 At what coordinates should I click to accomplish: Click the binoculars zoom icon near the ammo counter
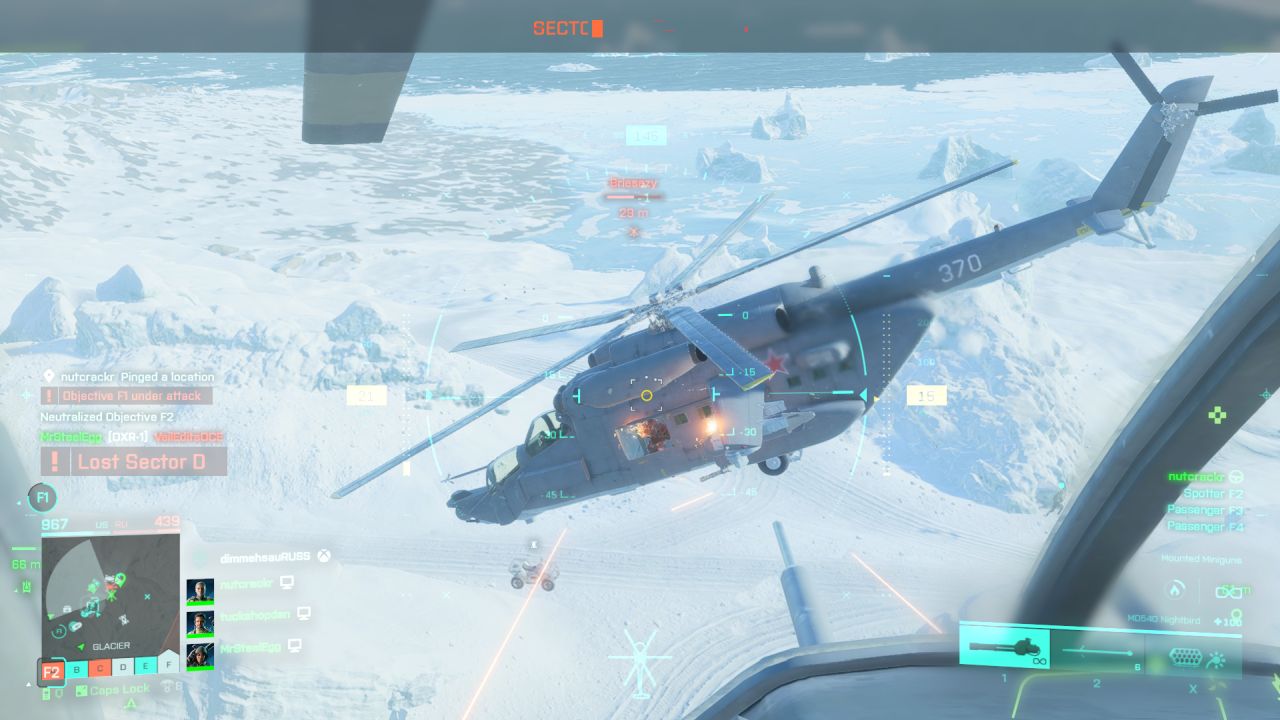click(x=1229, y=593)
